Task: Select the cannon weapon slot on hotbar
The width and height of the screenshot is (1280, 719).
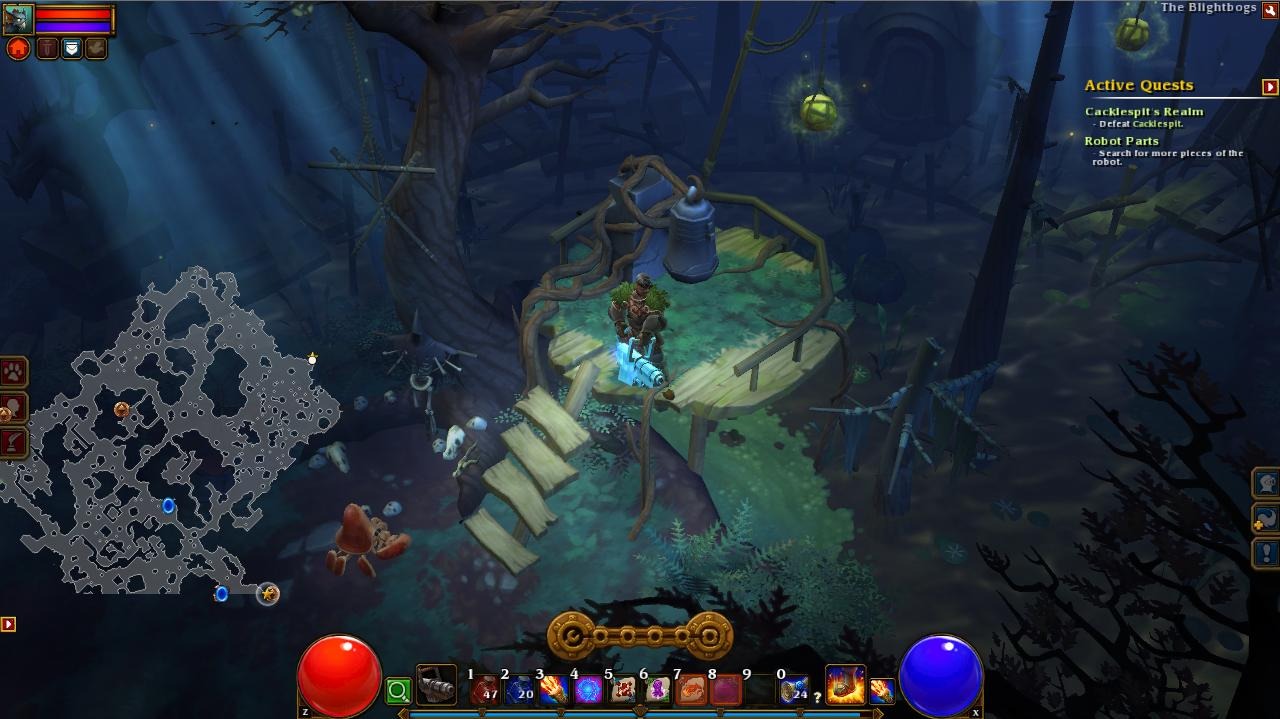Action: coord(436,687)
